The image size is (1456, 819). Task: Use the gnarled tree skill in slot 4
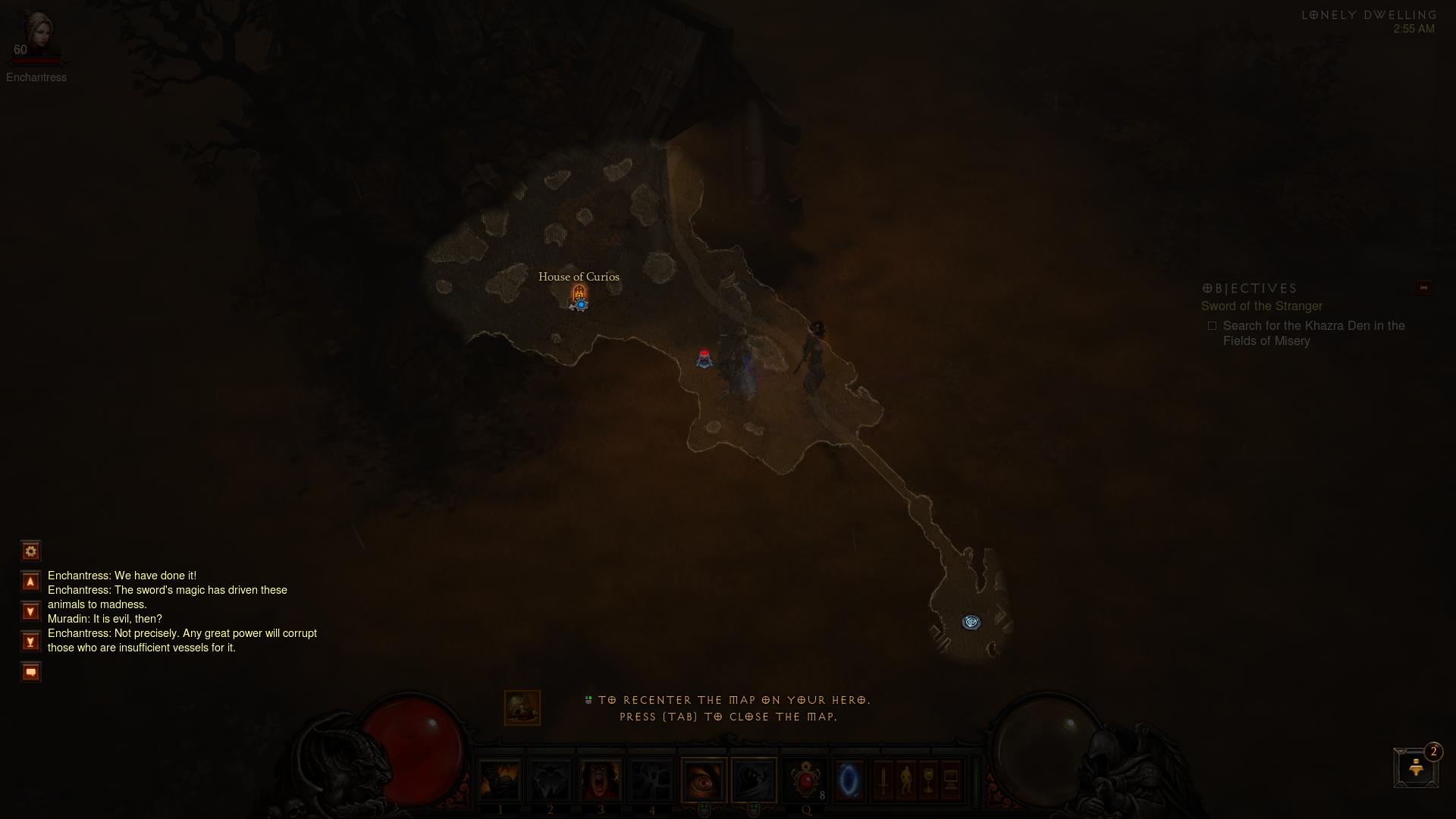[651, 780]
